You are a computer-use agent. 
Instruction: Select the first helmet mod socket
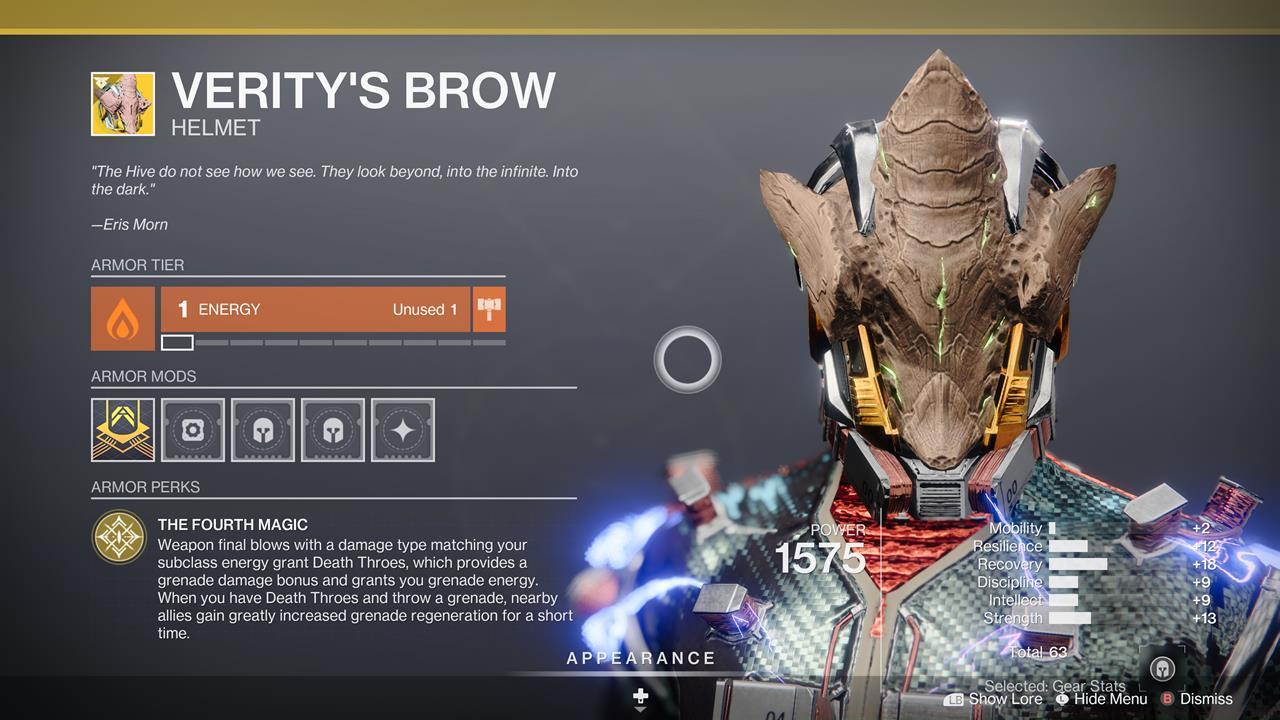pos(262,429)
